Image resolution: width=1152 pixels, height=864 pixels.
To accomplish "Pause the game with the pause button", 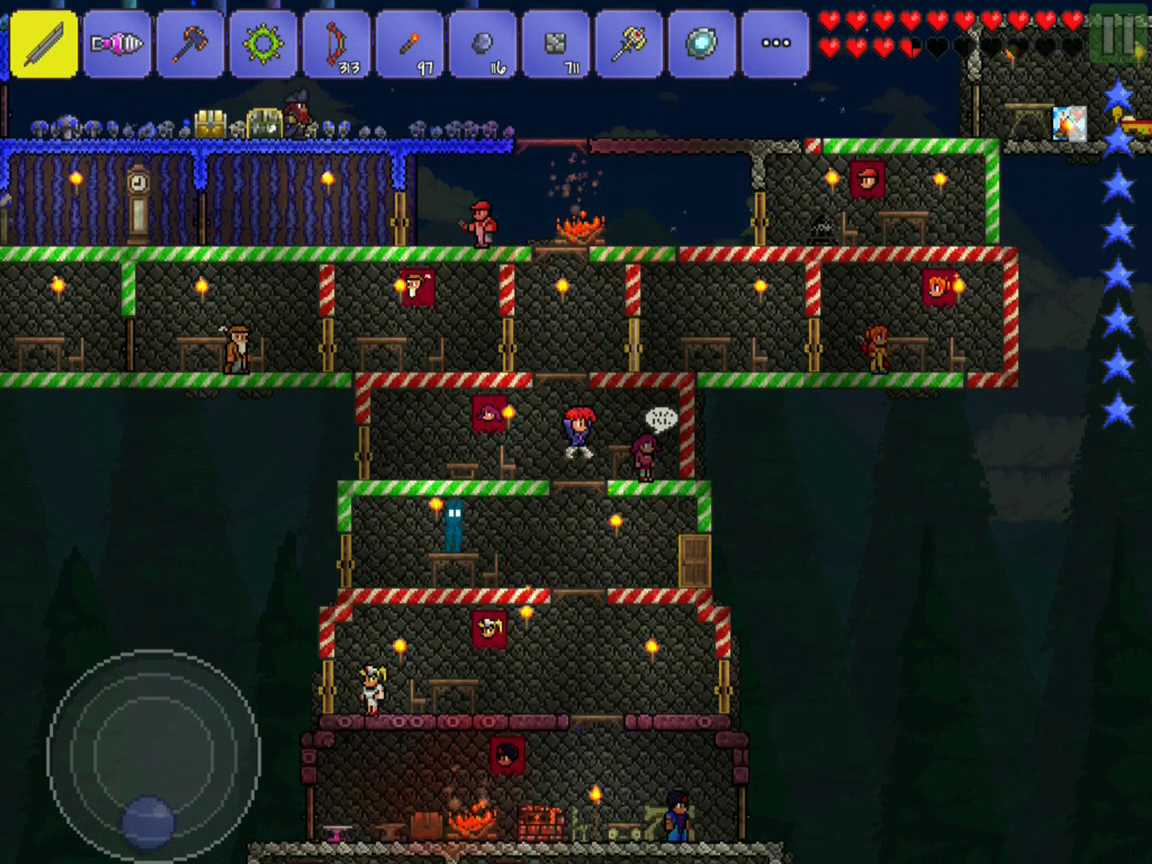I will pos(1118,34).
